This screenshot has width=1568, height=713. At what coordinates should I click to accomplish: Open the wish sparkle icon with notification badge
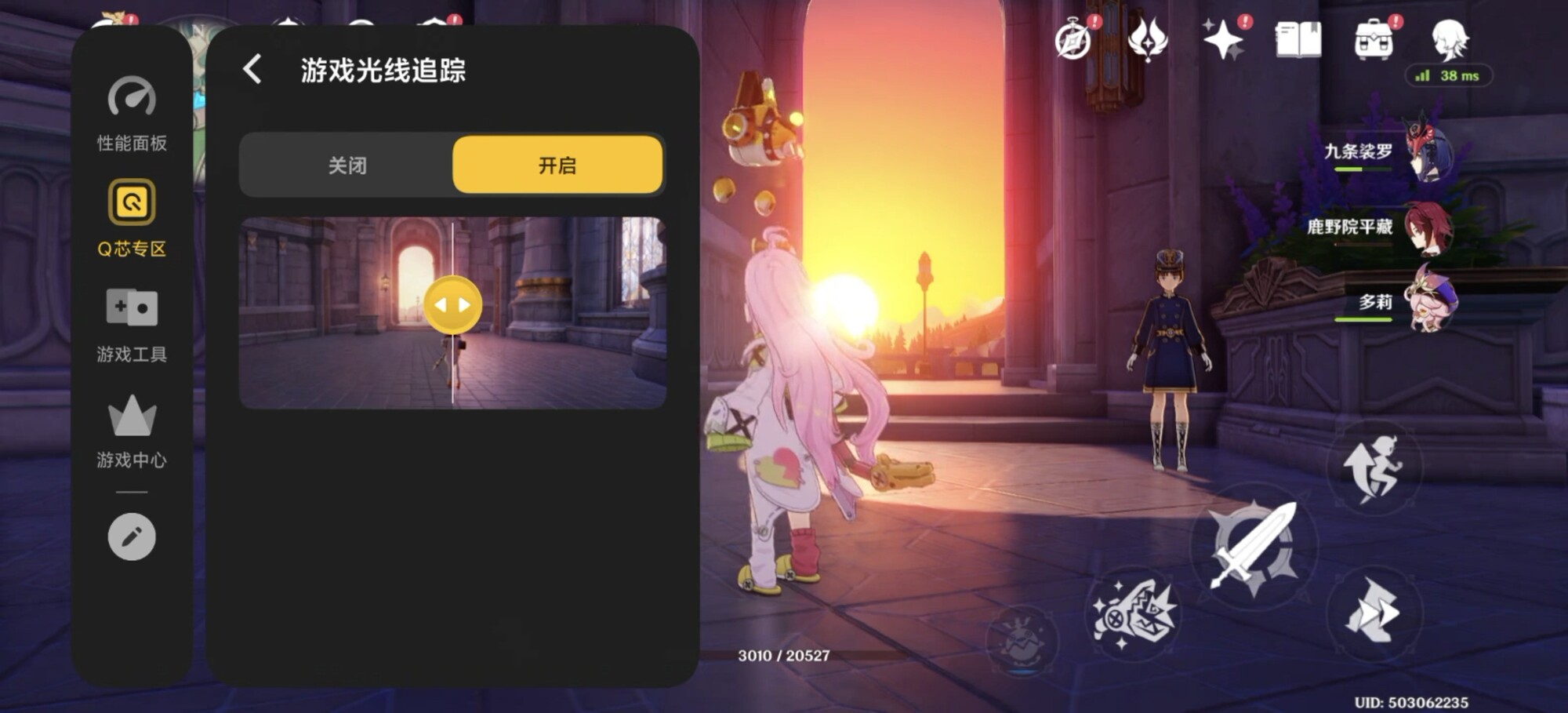[x=1221, y=39]
